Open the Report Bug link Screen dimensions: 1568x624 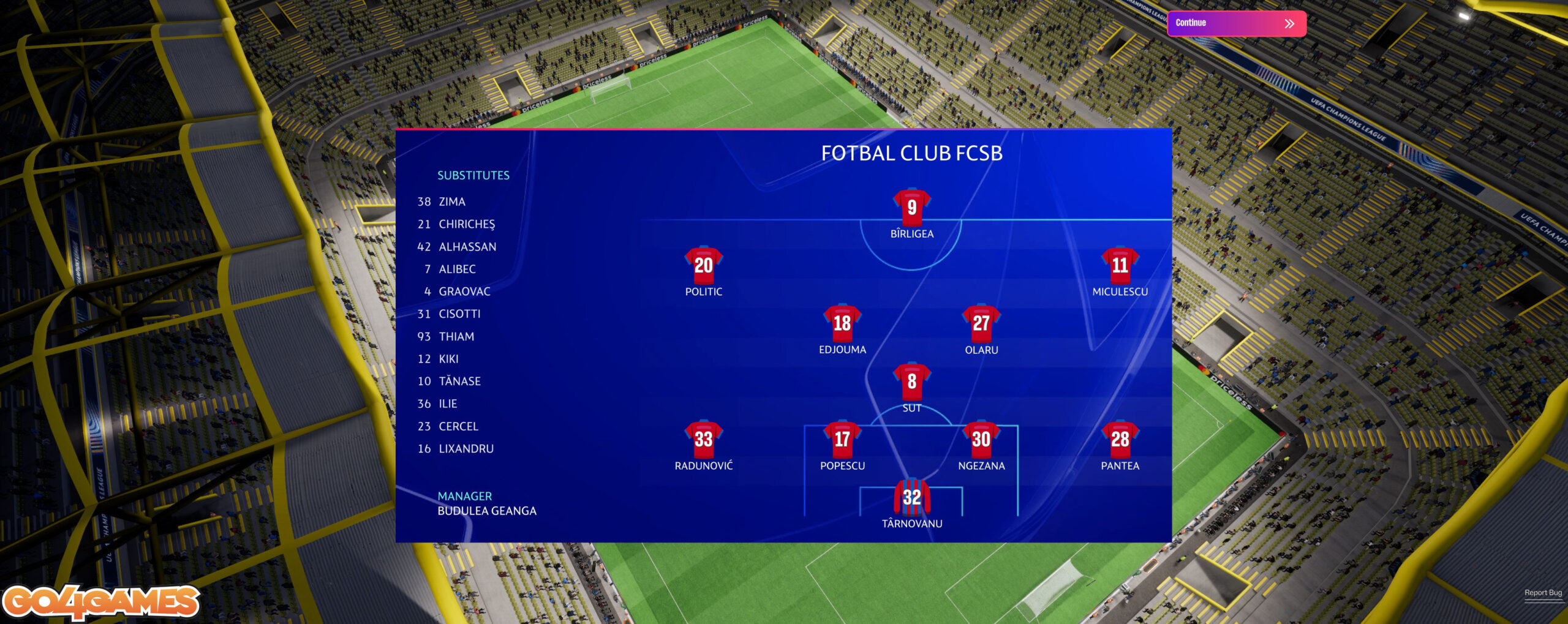click(1542, 592)
